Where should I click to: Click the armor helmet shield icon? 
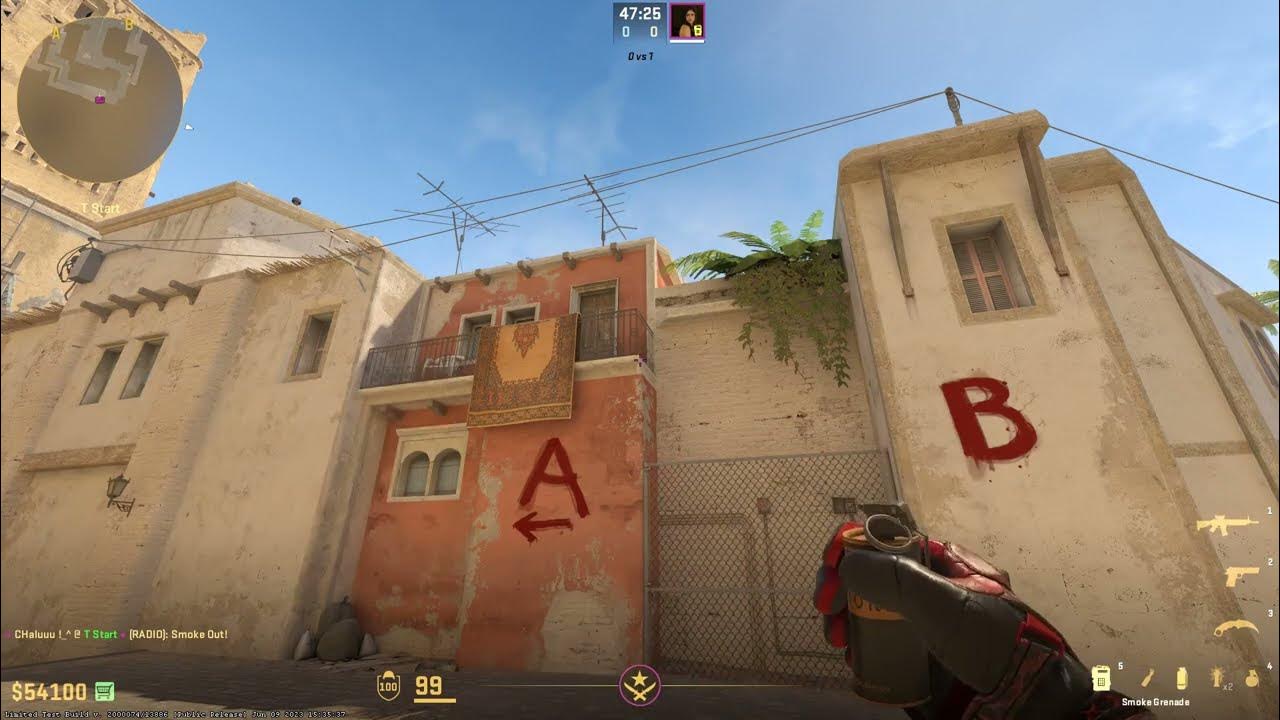tap(388, 686)
